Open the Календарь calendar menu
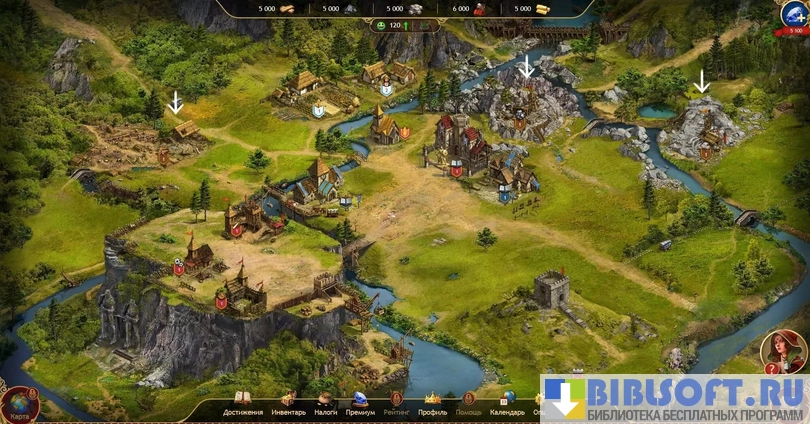810x424 pixels. point(507,404)
